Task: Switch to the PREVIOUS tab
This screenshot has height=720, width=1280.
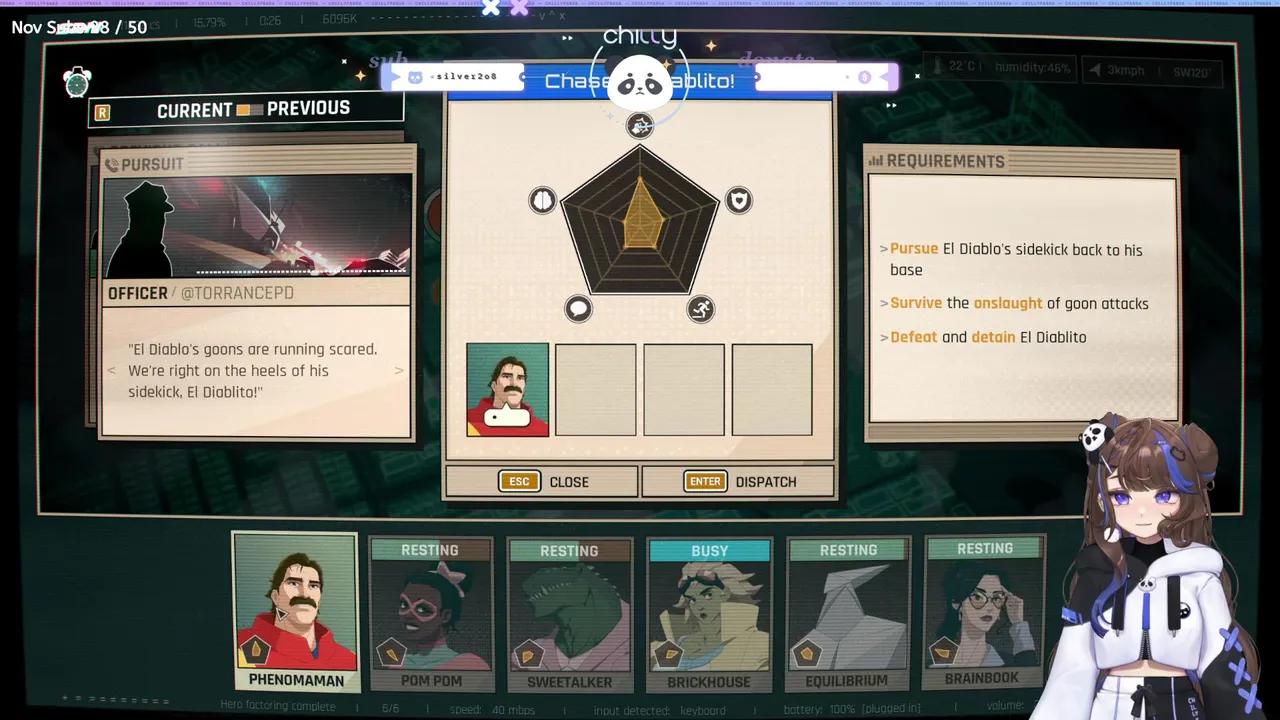Action: (x=309, y=108)
